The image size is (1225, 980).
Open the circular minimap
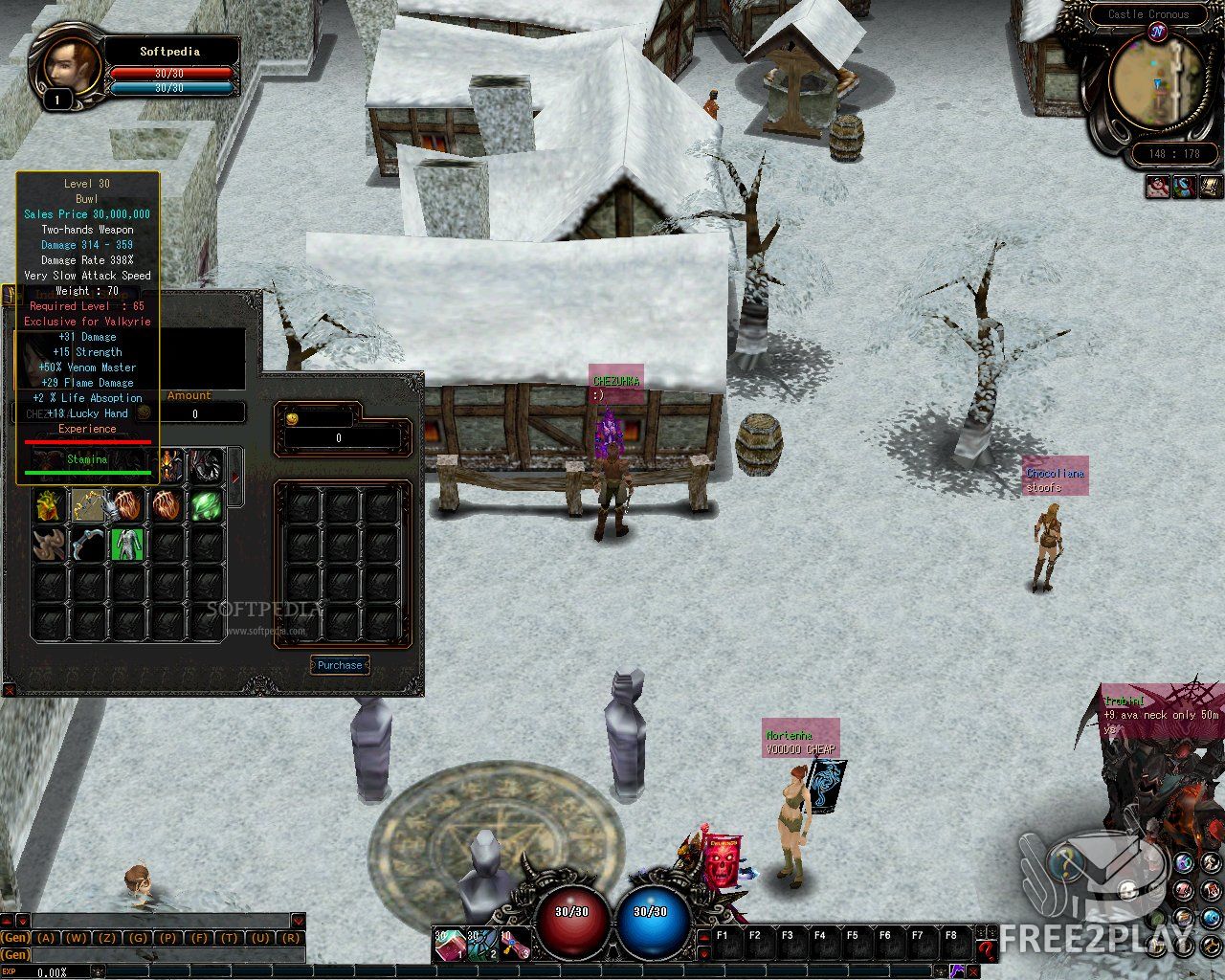click(x=1157, y=81)
